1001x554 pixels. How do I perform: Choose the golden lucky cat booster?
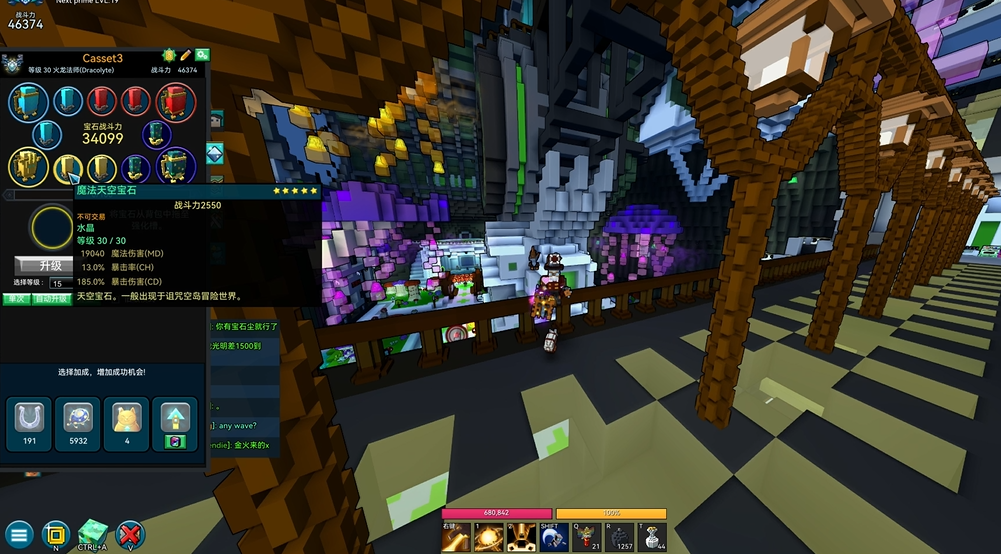[126, 420]
